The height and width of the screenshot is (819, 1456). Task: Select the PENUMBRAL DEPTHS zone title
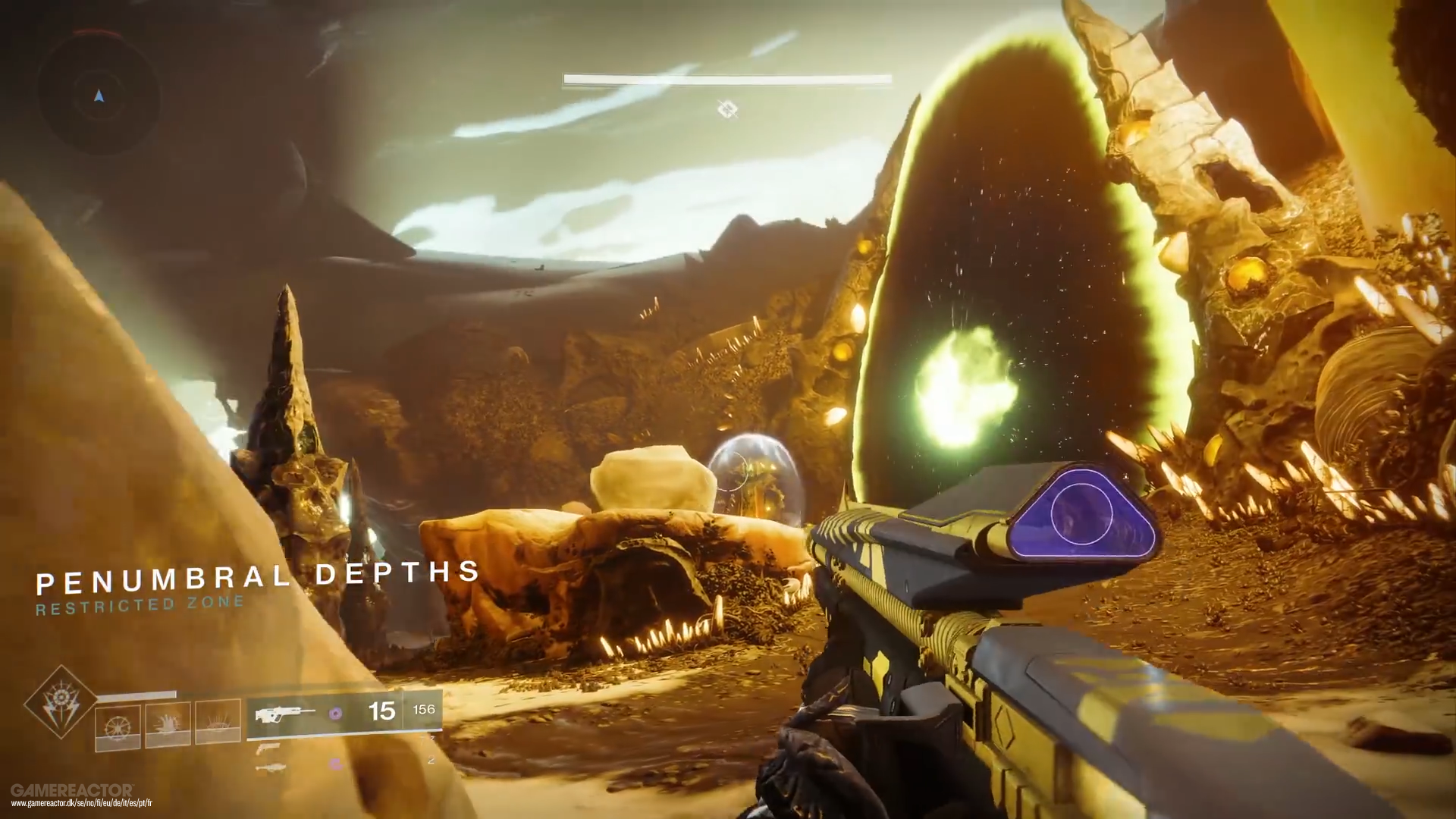tap(258, 576)
